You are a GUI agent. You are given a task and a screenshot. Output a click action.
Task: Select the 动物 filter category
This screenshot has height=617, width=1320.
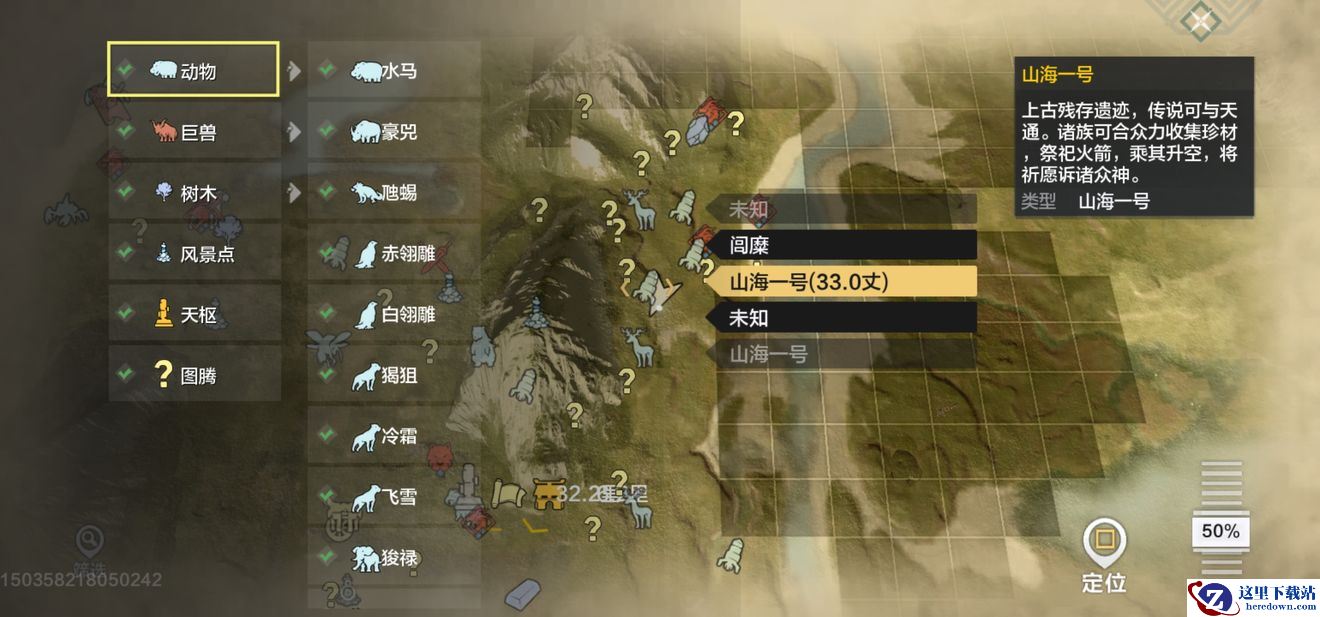point(193,70)
